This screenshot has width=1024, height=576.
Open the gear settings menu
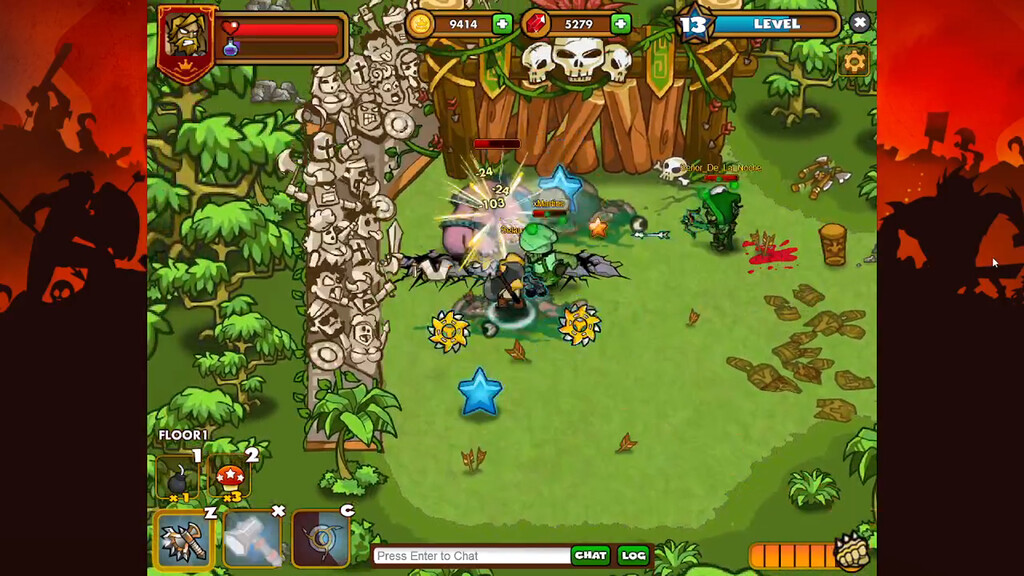[x=854, y=62]
